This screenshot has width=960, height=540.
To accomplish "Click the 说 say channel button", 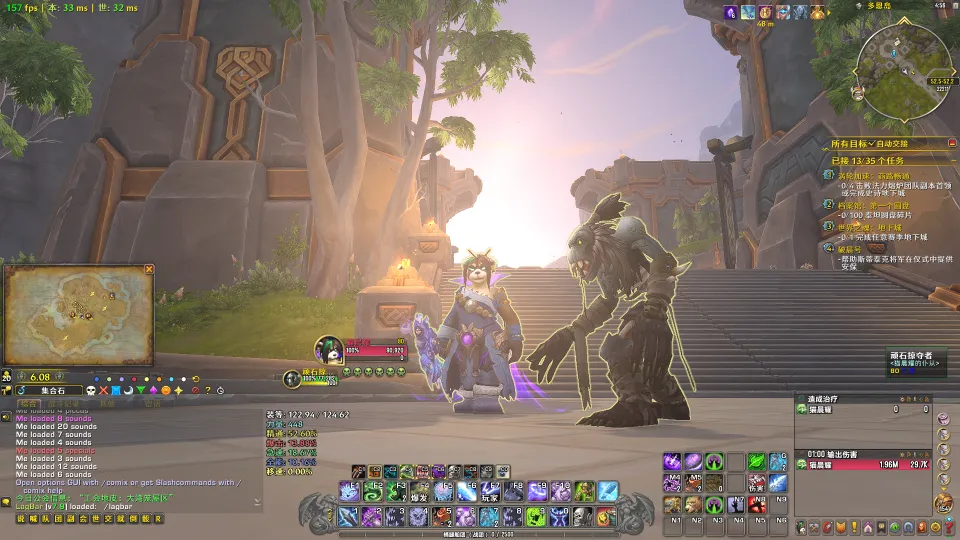I will [21, 518].
